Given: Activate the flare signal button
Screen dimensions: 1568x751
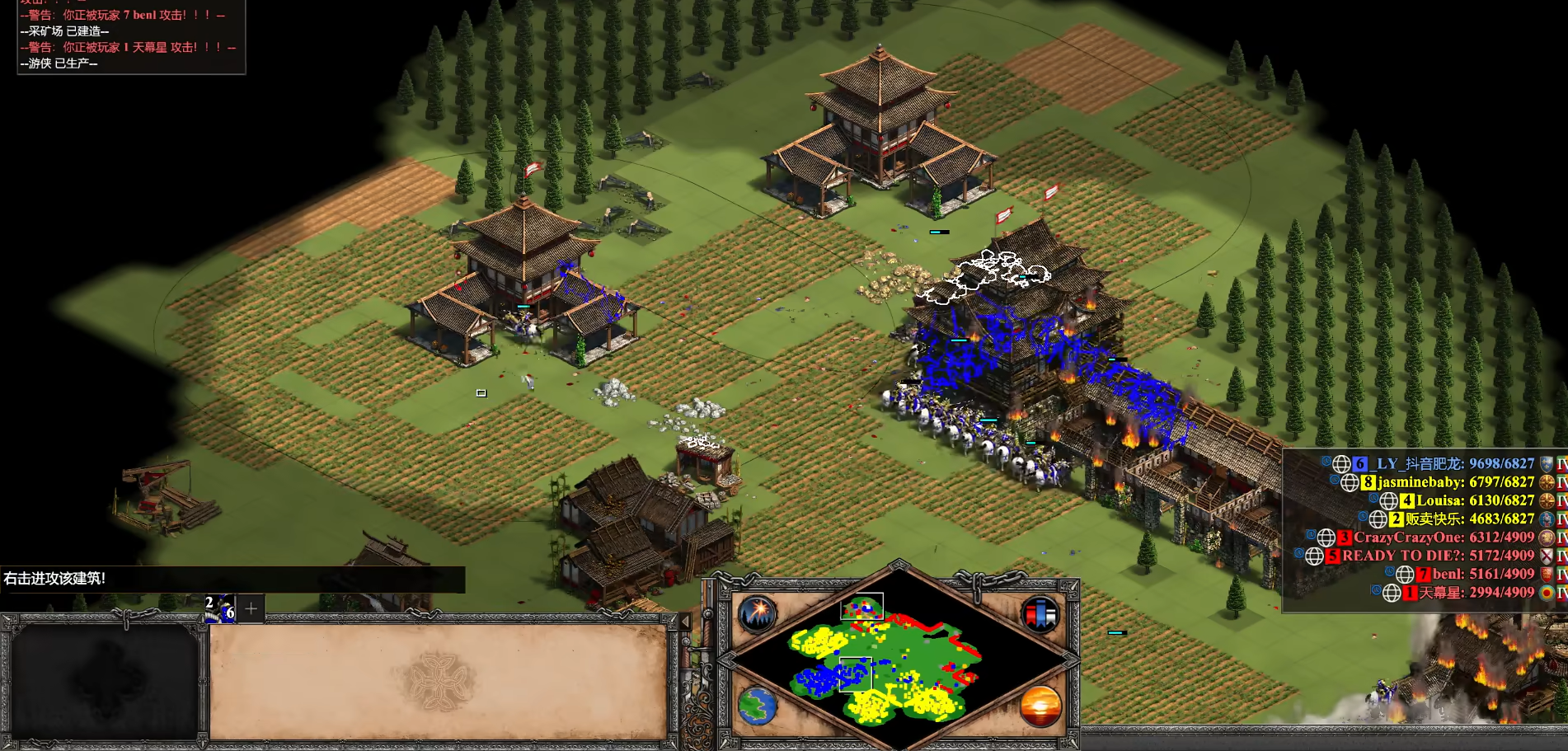Looking at the screenshot, I should (757, 614).
